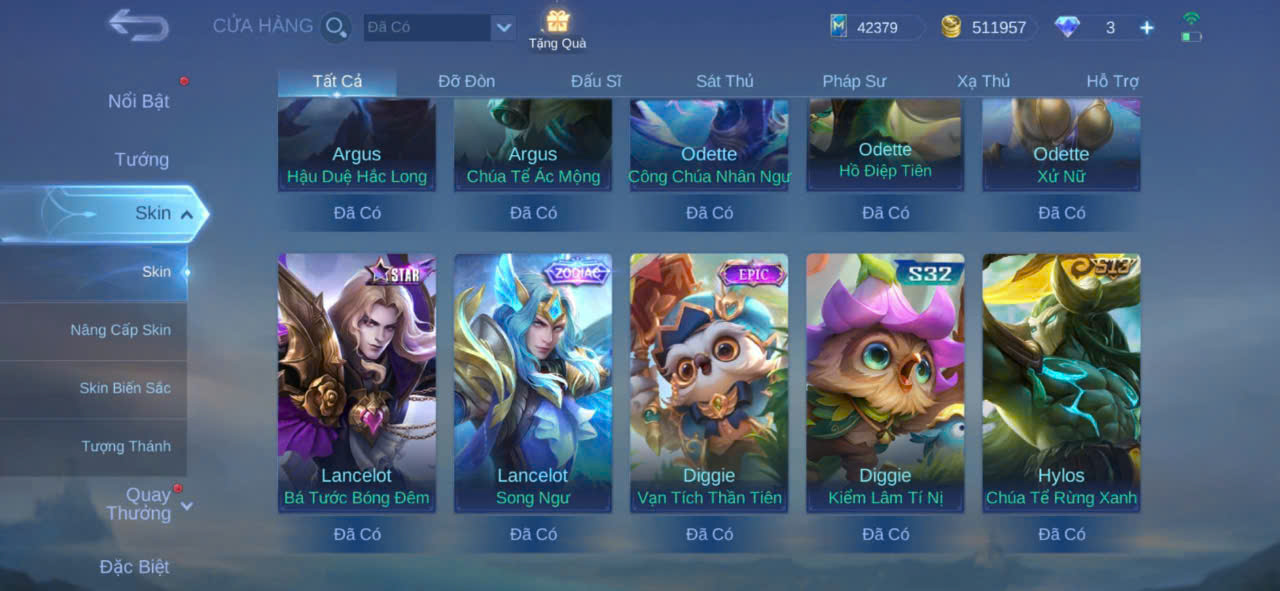Open Skin Biến Sắc submenu
1280x591 pixels.
pyautogui.click(x=125, y=388)
